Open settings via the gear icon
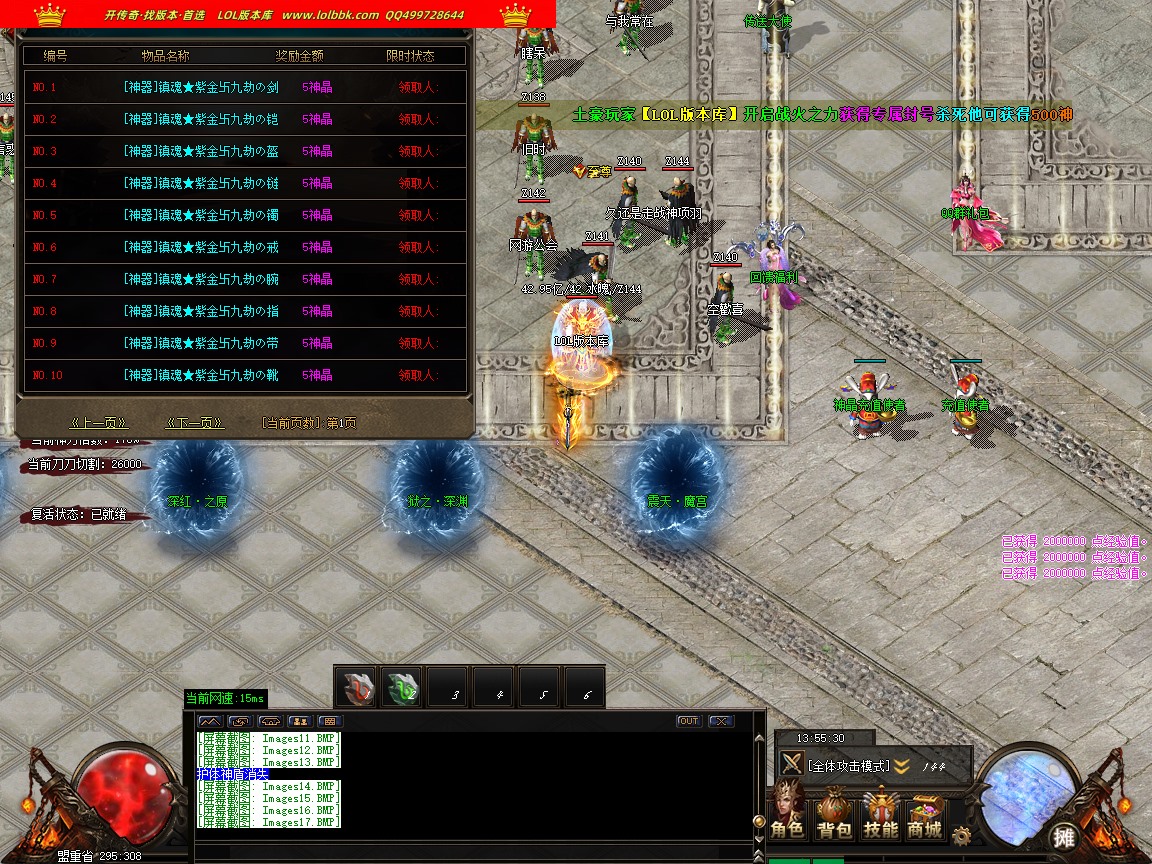Viewport: 1152px width, 864px height. [x=962, y=835]
